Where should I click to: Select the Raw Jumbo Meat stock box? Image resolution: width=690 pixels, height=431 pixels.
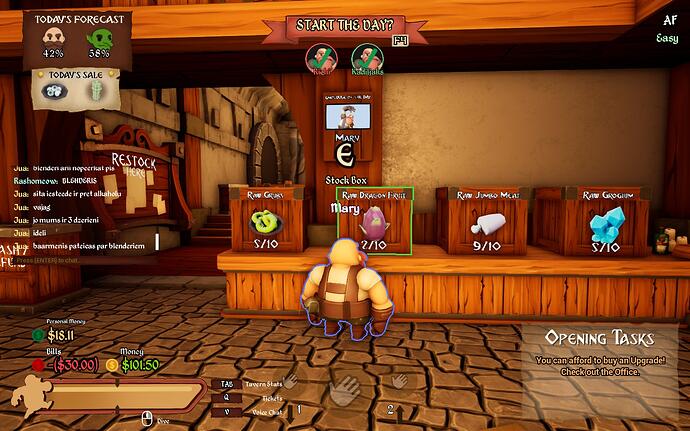(x=483, y=220)
